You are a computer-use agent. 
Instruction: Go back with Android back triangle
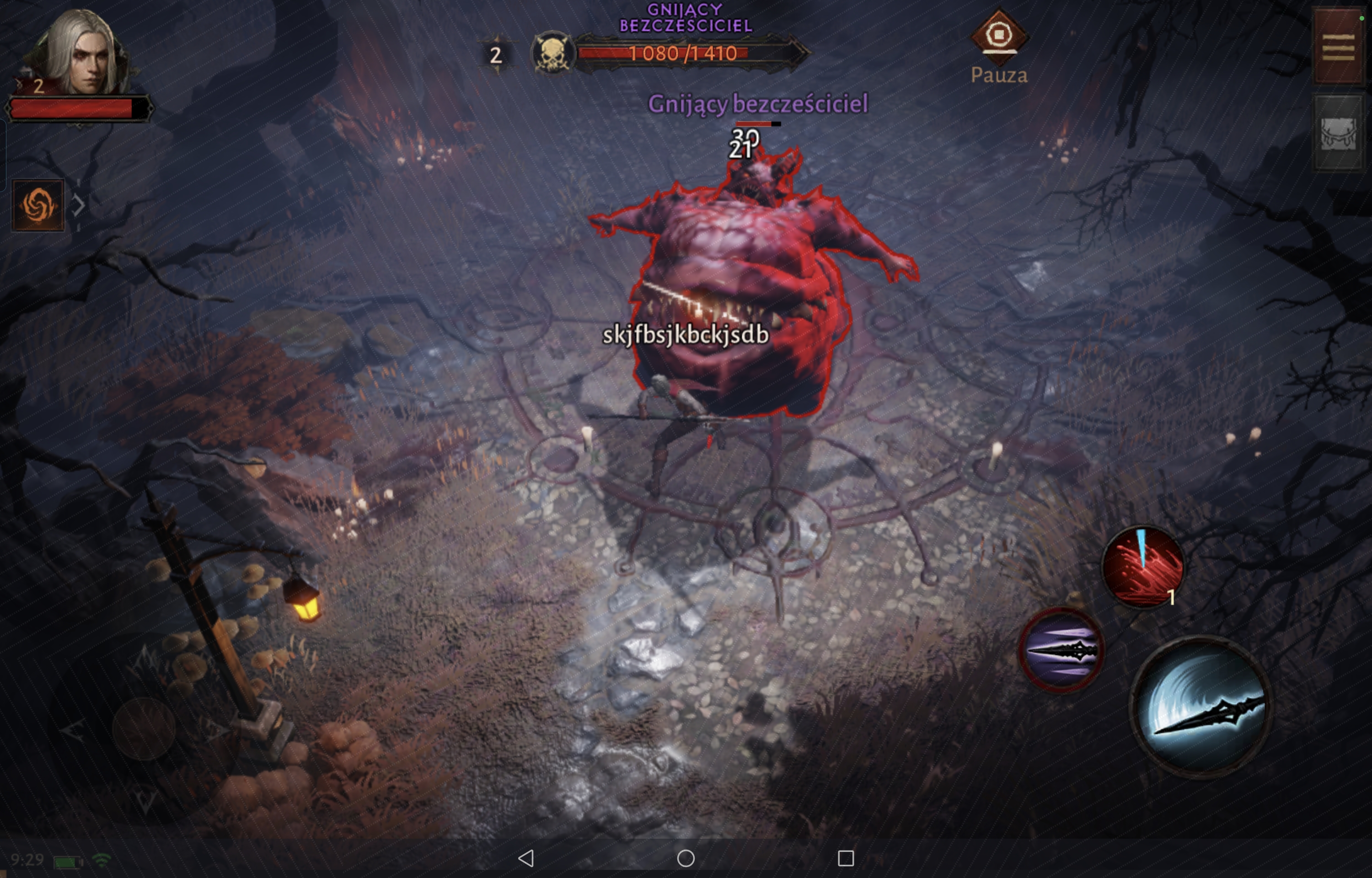click(x=526, y=858)
